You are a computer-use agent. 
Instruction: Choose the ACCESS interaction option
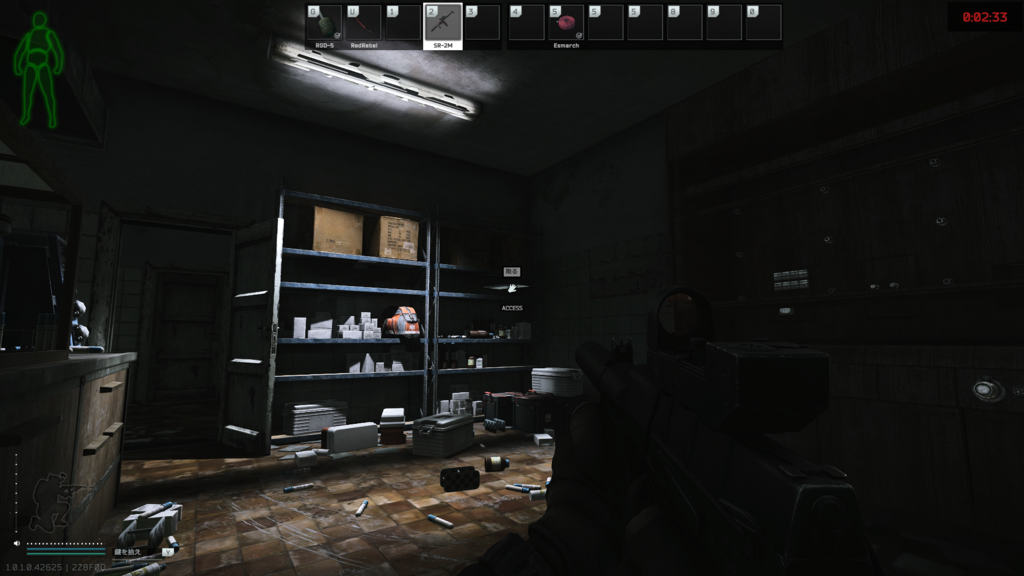coord(512,308)
